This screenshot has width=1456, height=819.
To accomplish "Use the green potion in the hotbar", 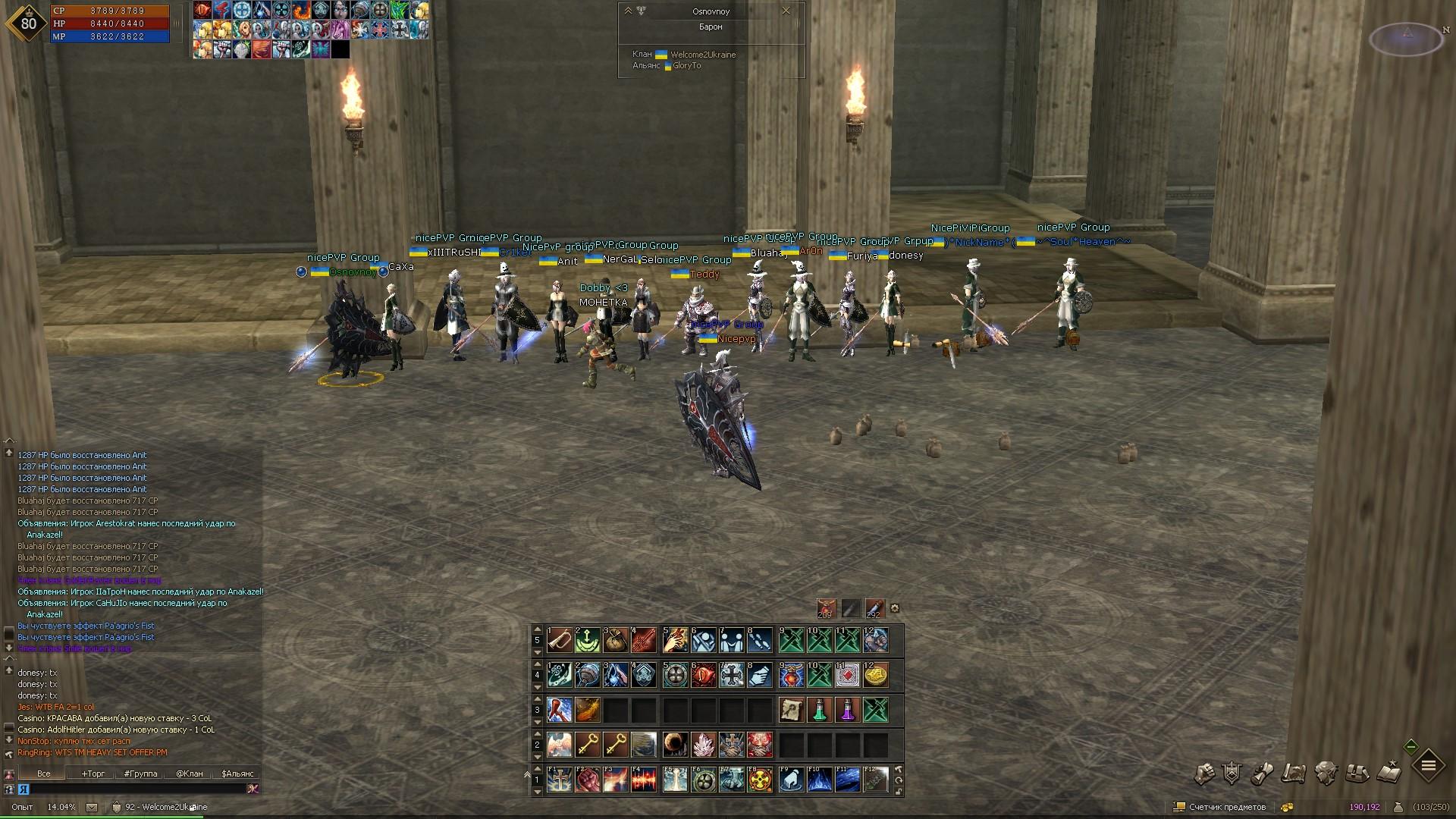I will pos(819,710).
